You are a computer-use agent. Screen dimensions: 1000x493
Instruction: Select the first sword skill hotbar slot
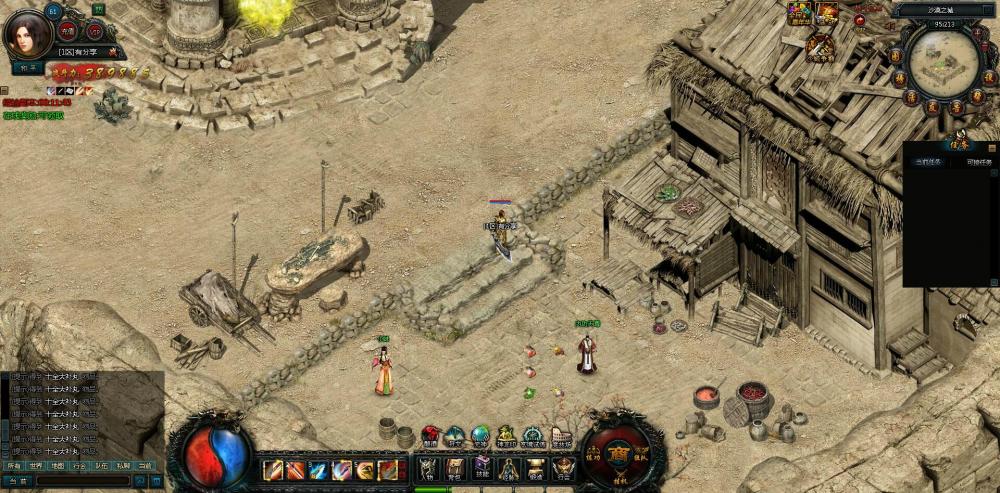[x=271, y=469]
